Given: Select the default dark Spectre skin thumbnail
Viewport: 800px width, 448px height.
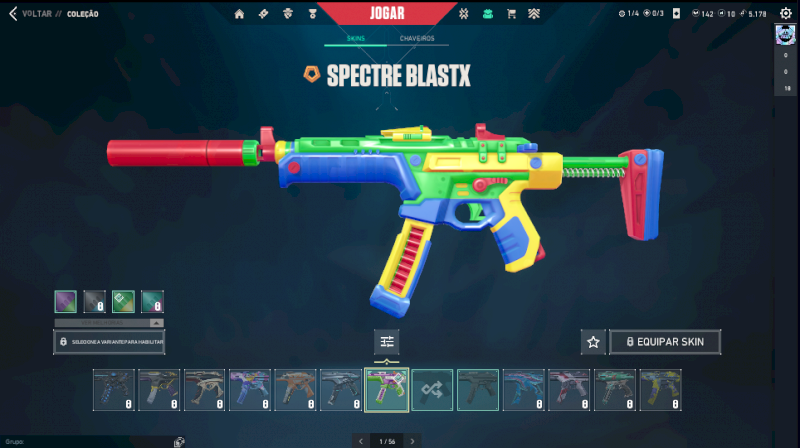Looking at the screenshot, I should click(478, 390).
